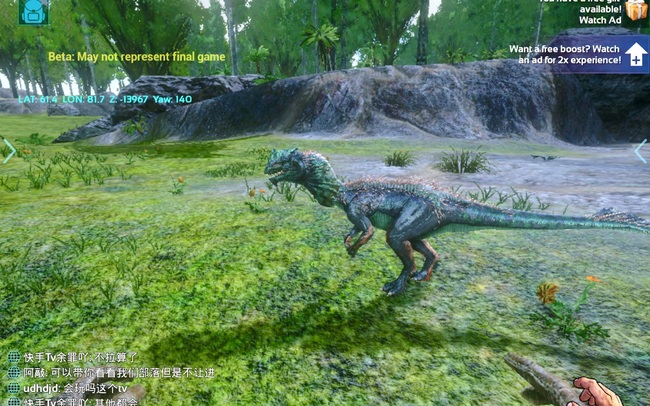The height and width of the screenshot is (406, 650).
Task: Open the backpack inventory icon
Action: click(33, 11)
